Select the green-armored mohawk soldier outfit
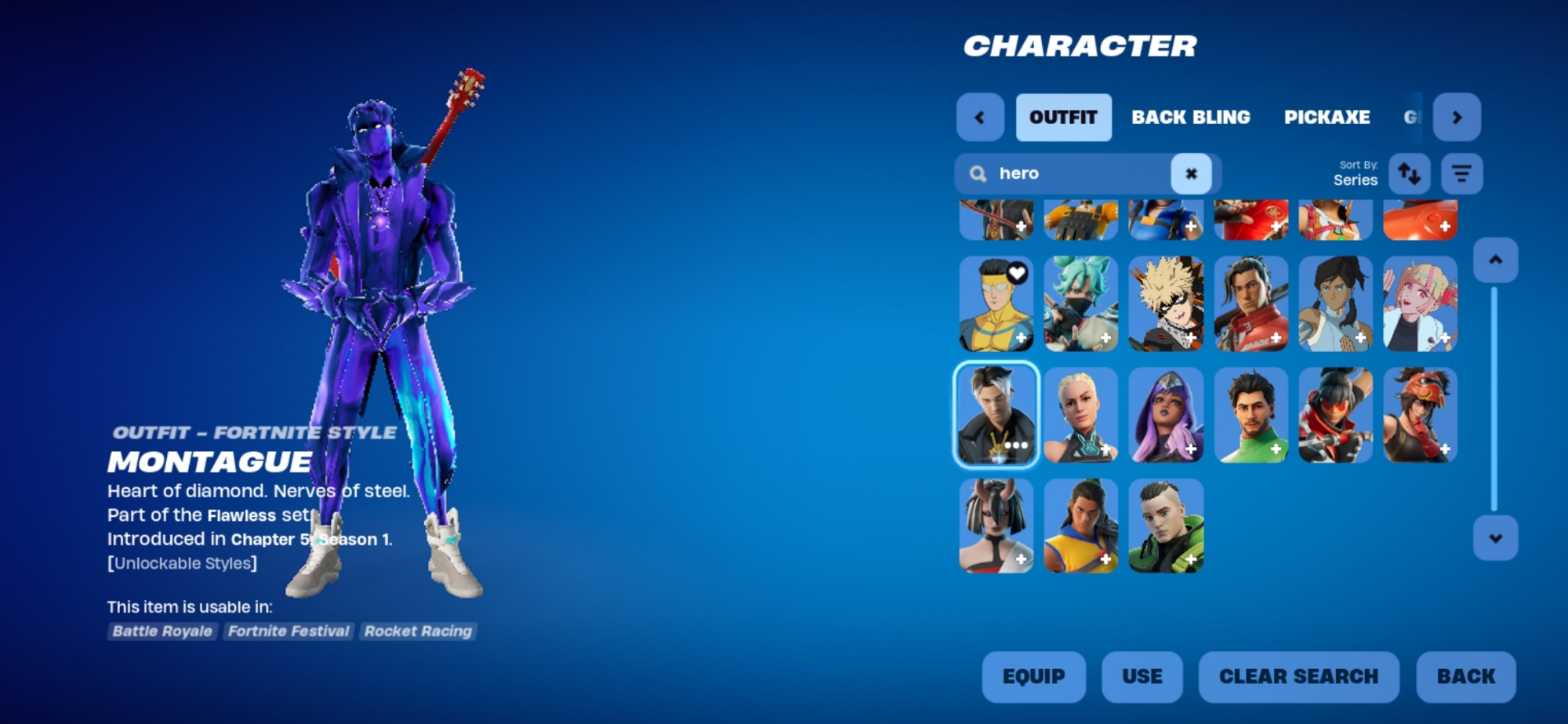 (x=1166, y=526)
